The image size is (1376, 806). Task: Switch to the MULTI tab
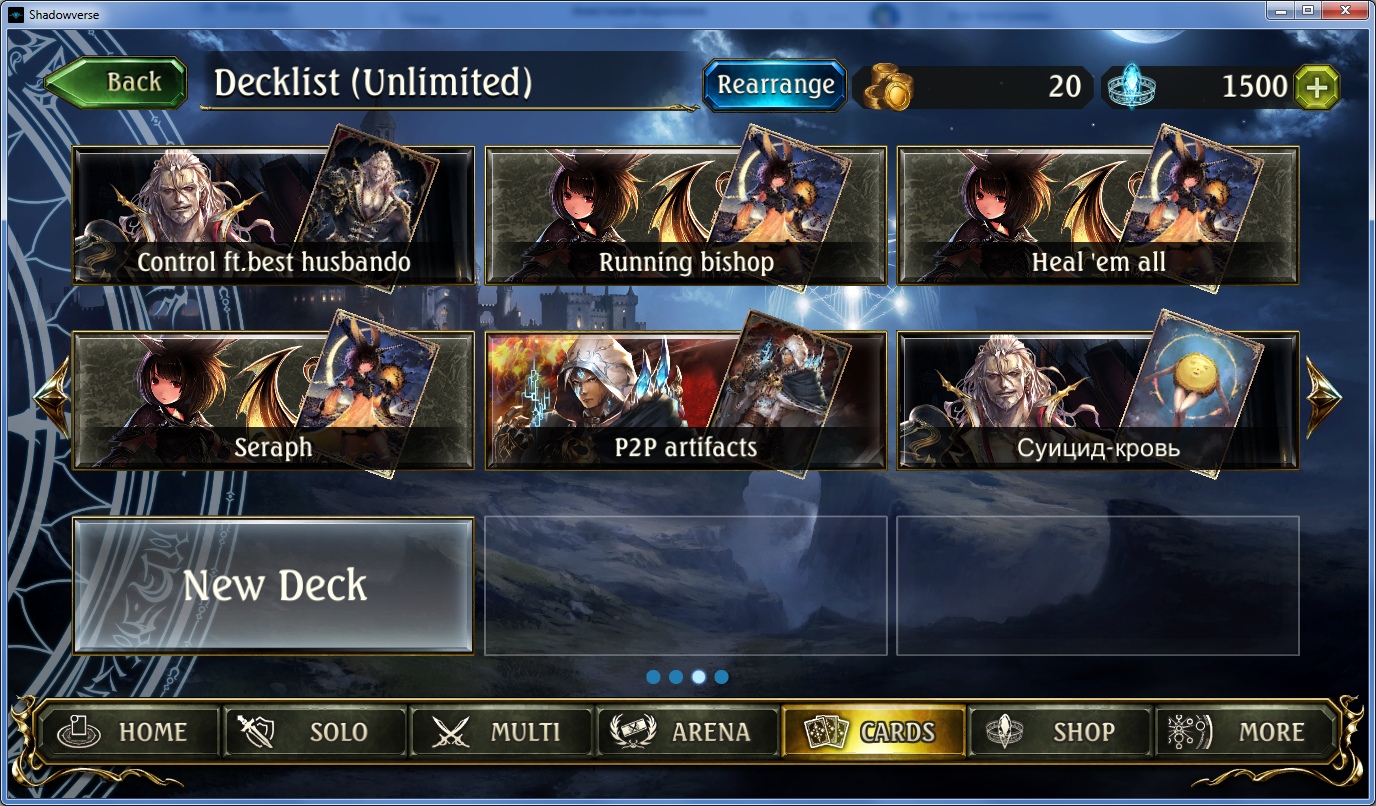pos(501,732)
